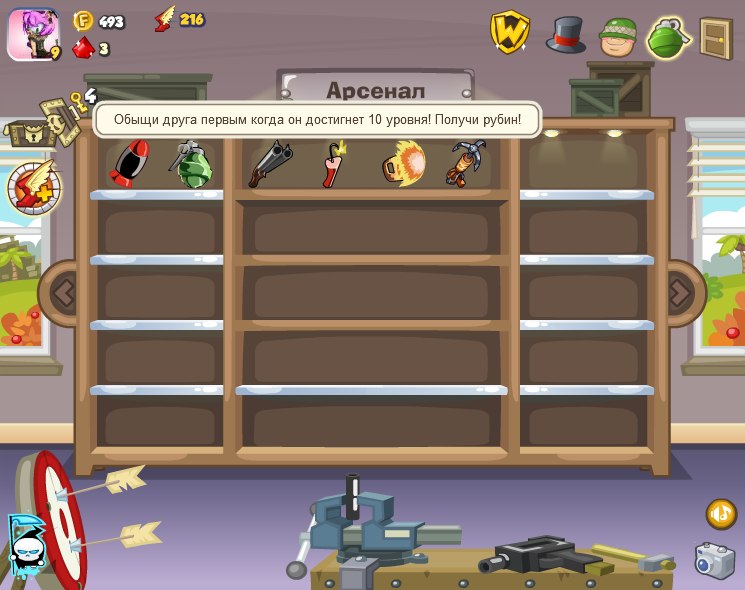
Task: Go to the previous arsenal page
Action: [x=63, y=293]
